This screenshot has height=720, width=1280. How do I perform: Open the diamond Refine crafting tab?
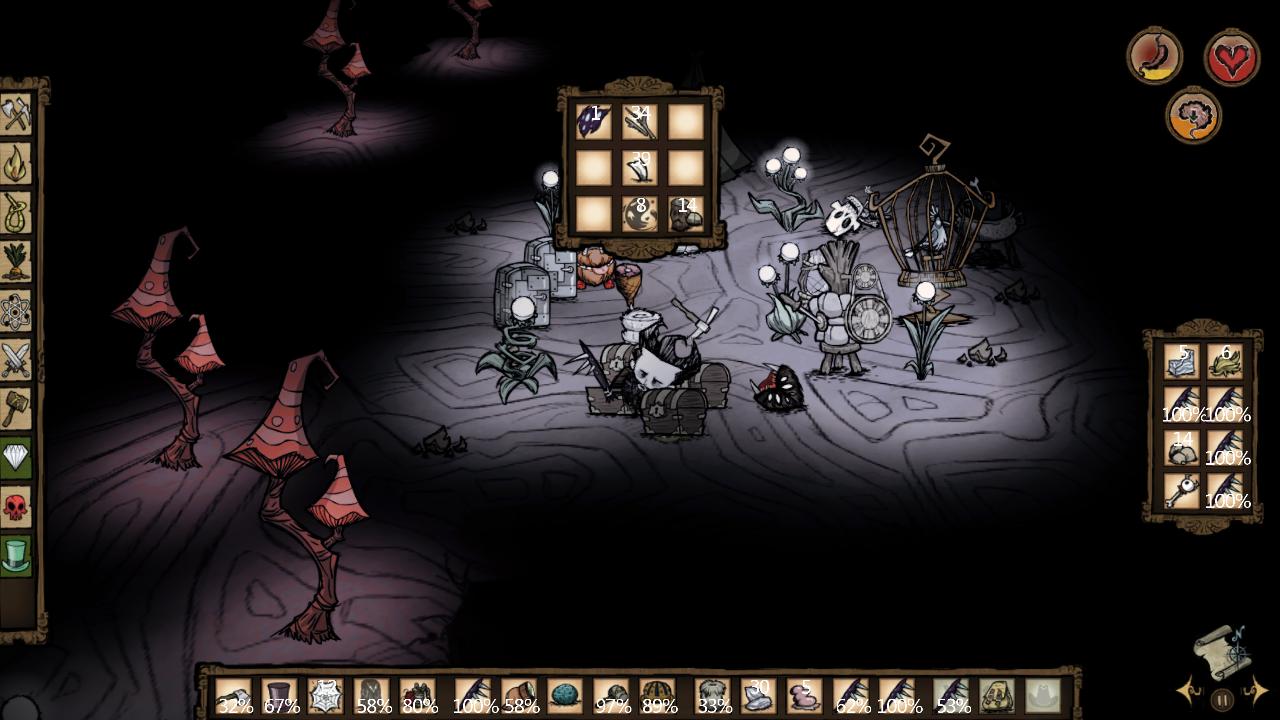(x=17, y=458)
